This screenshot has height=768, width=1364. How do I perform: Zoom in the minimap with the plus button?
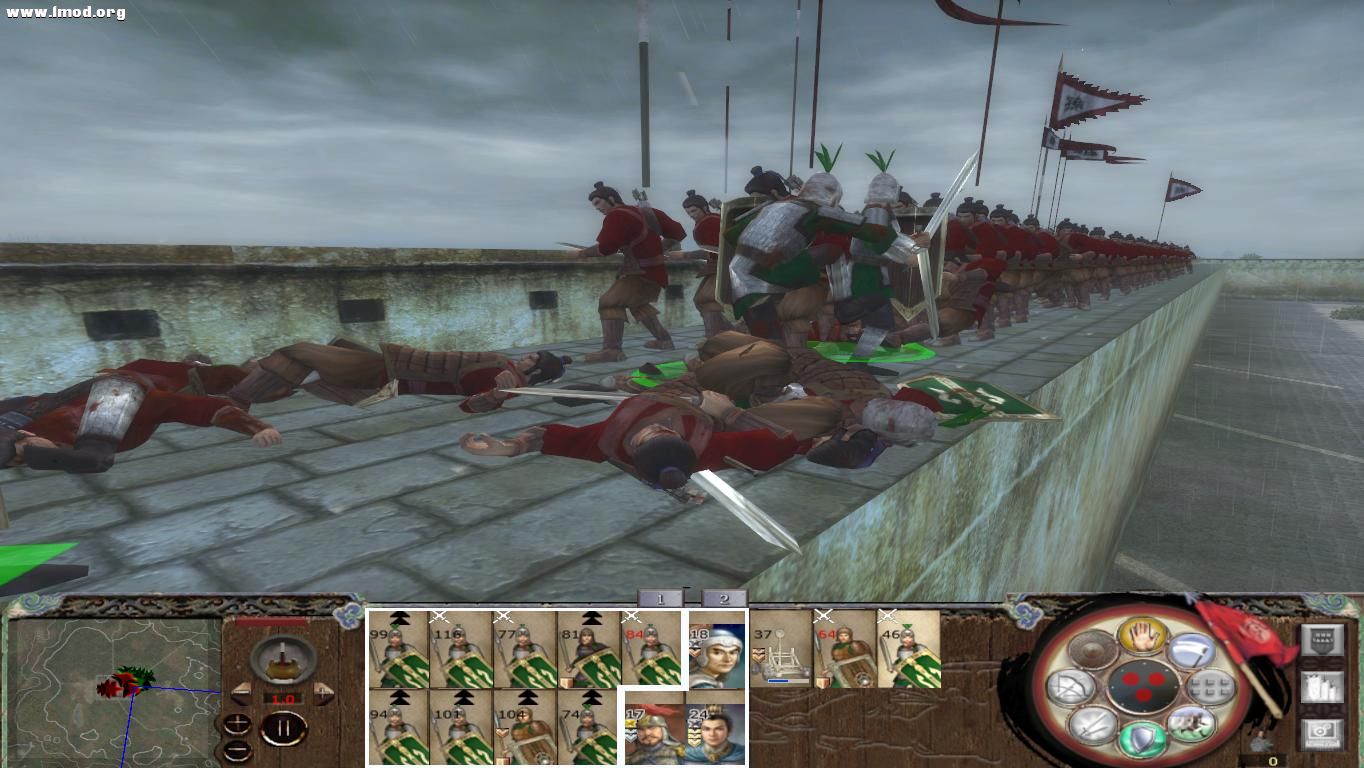[237, 721]
